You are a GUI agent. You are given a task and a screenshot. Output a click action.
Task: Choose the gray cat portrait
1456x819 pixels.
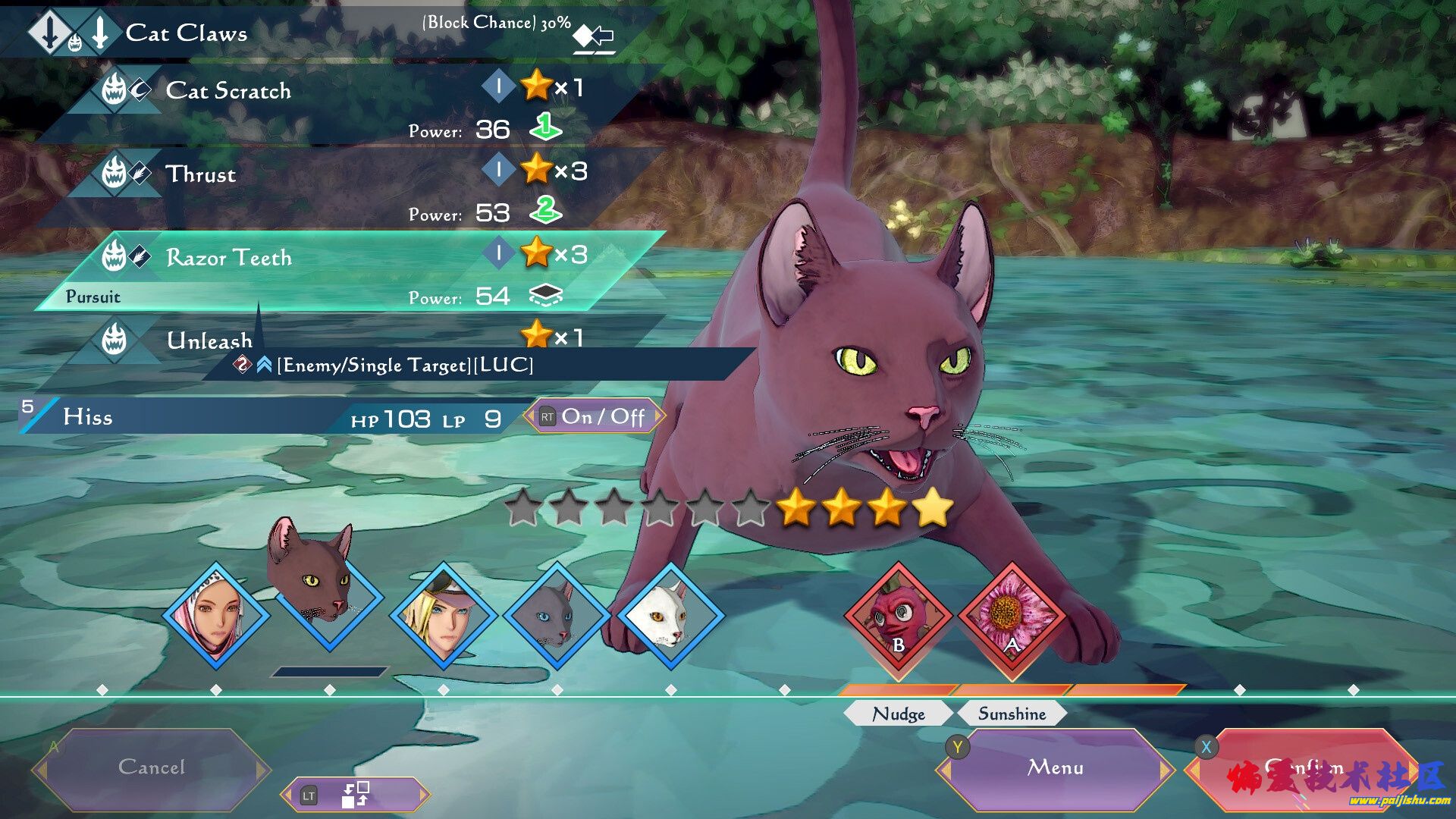point(557,616)
